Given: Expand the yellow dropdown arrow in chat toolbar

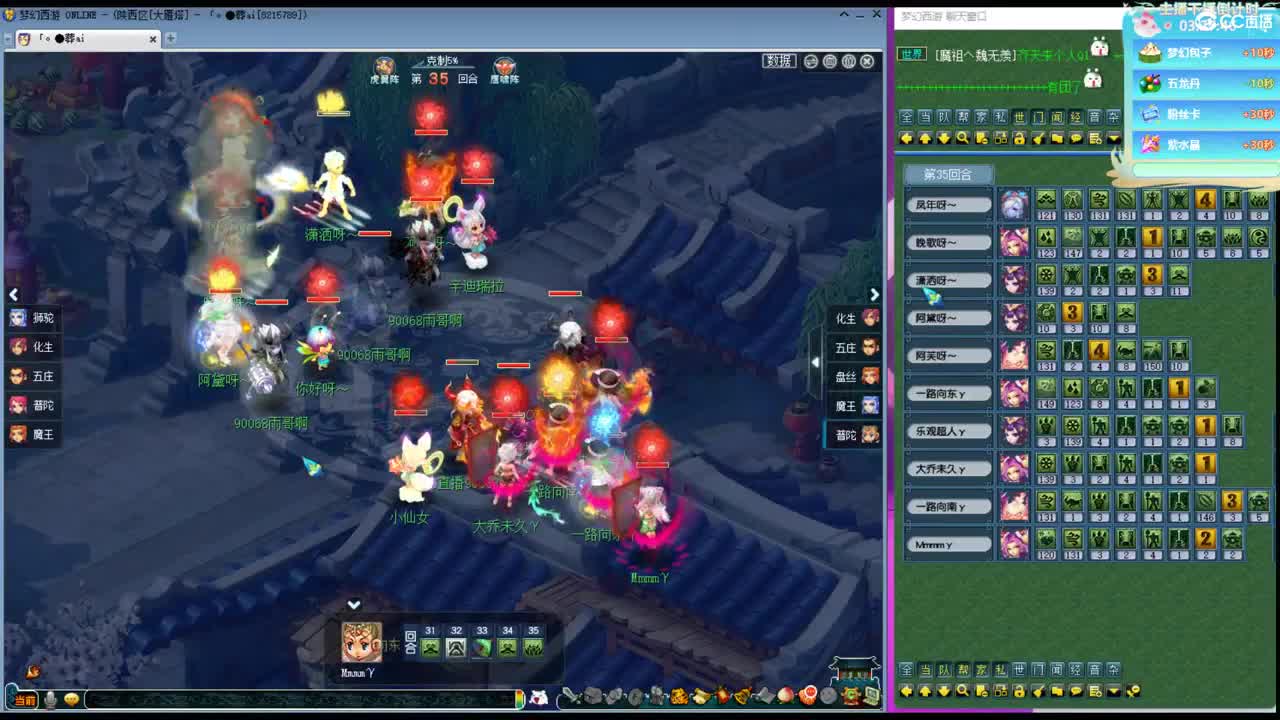Looking at the screenshot, I should coord(1113,140).
